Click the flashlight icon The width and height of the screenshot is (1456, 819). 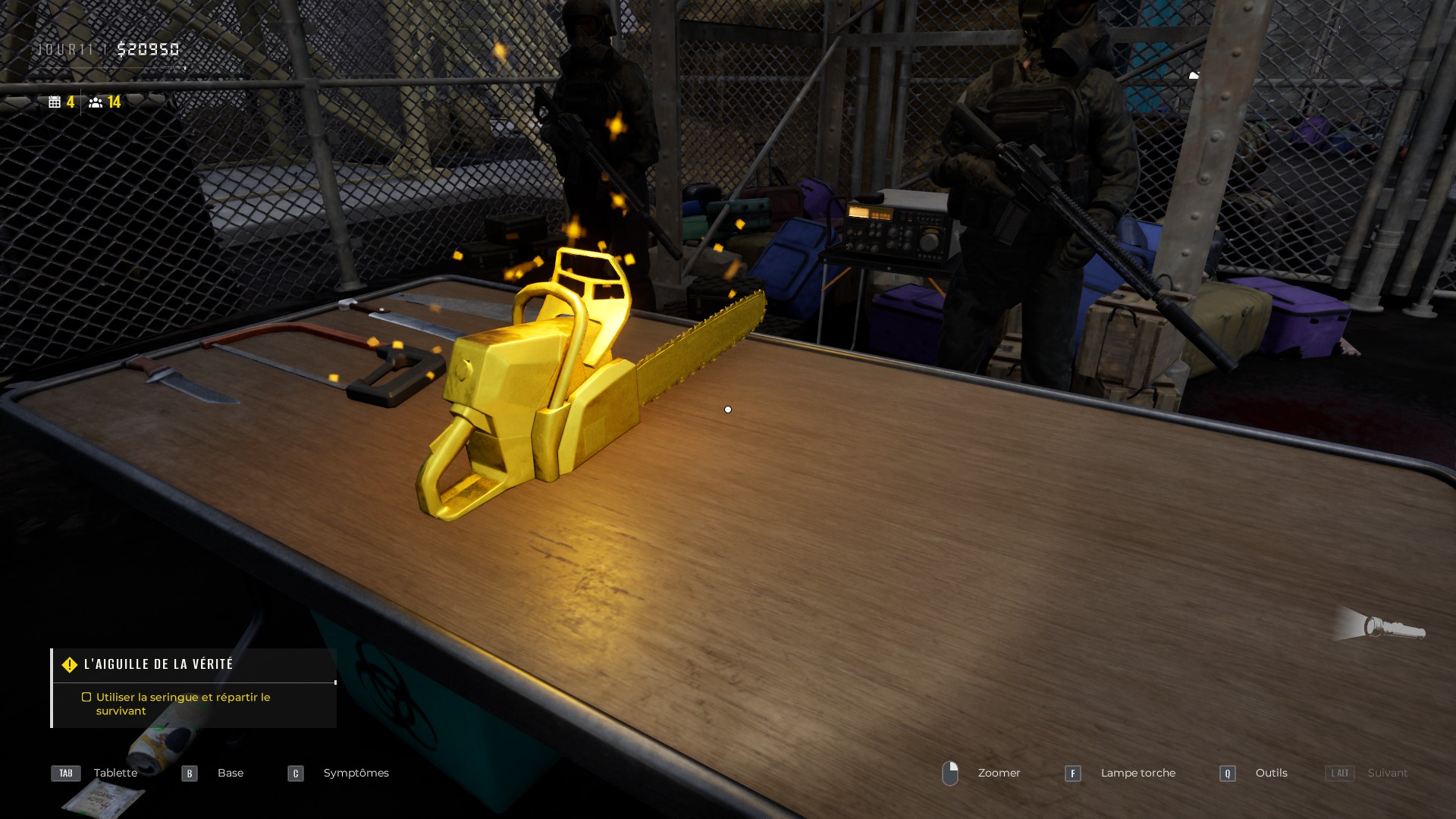(1393, 628)
